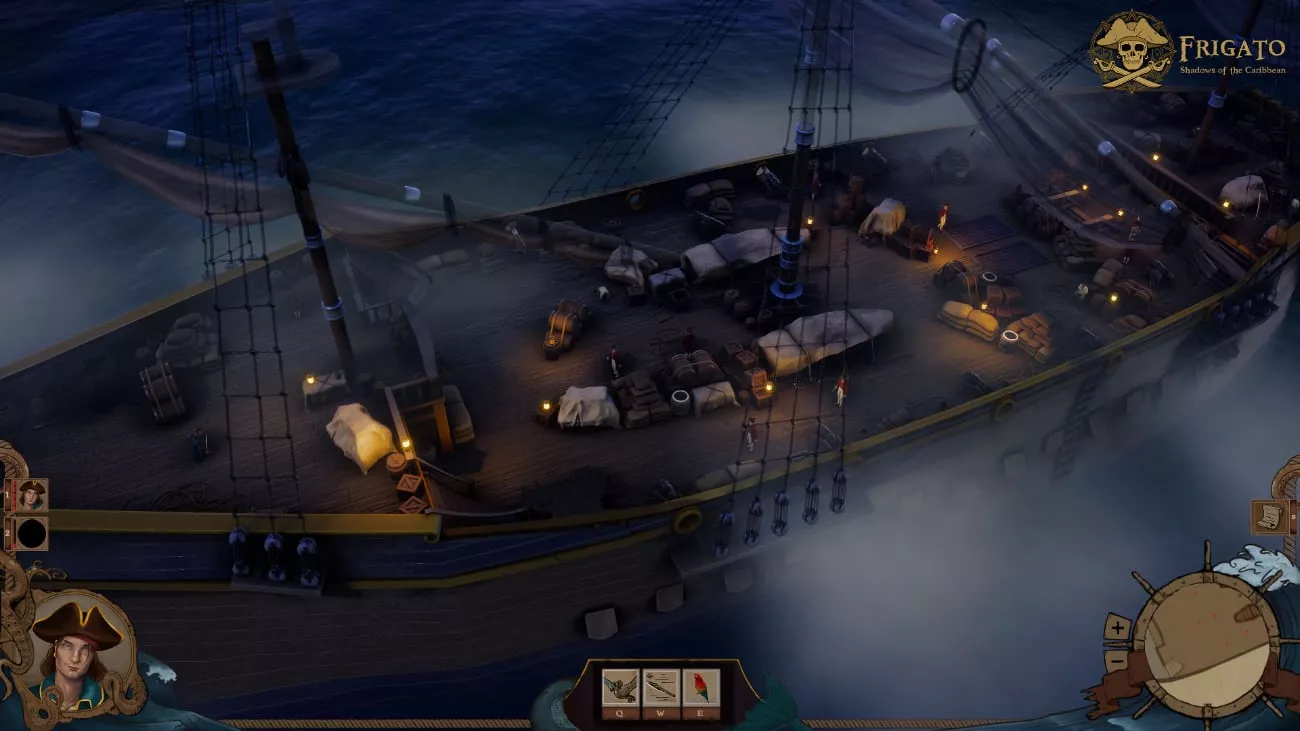1300x731 pixels.
Task: Activate the flute ability on the W slot
Action: 660,686
